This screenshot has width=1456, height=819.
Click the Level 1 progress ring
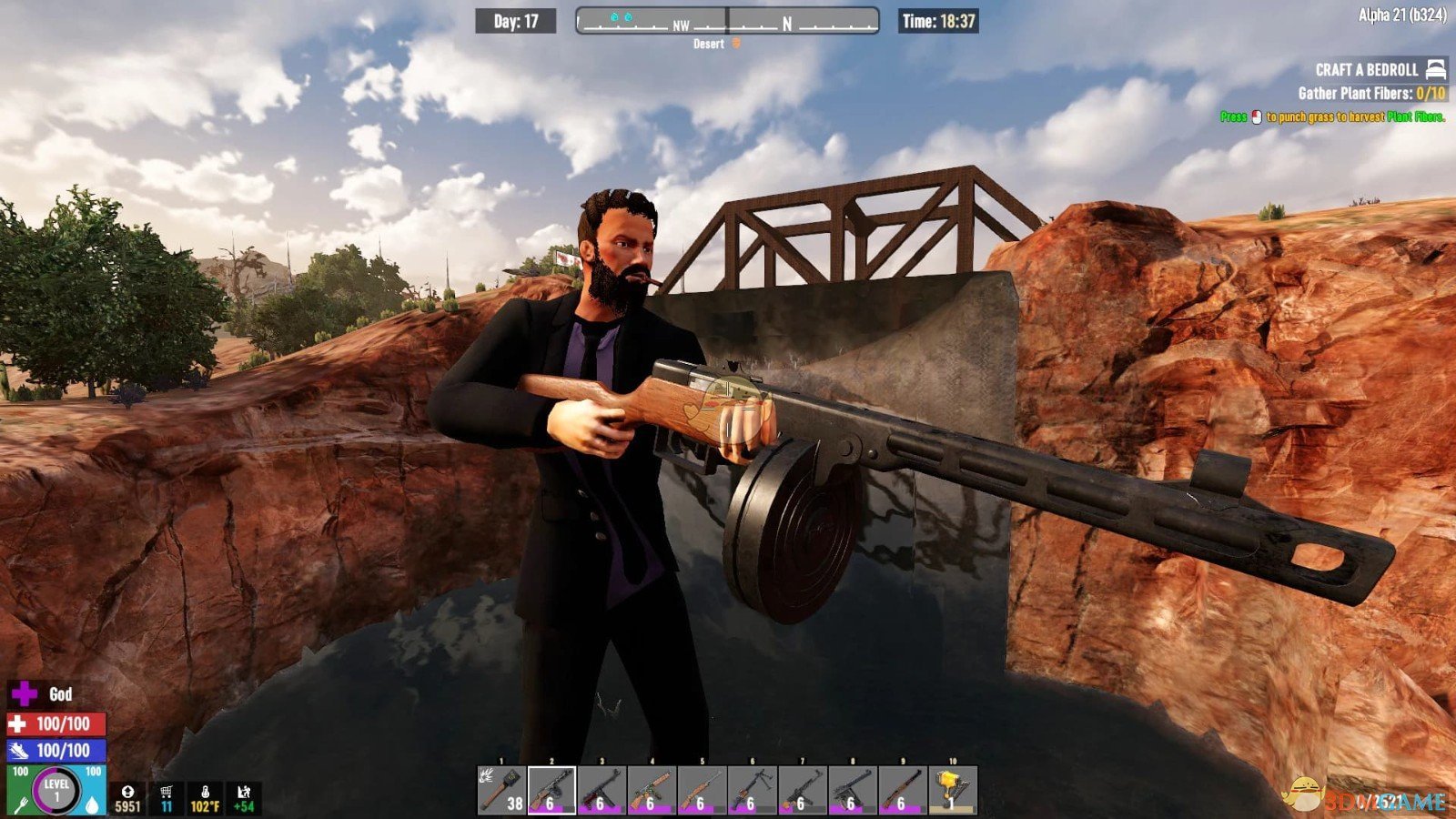[55, 788]
